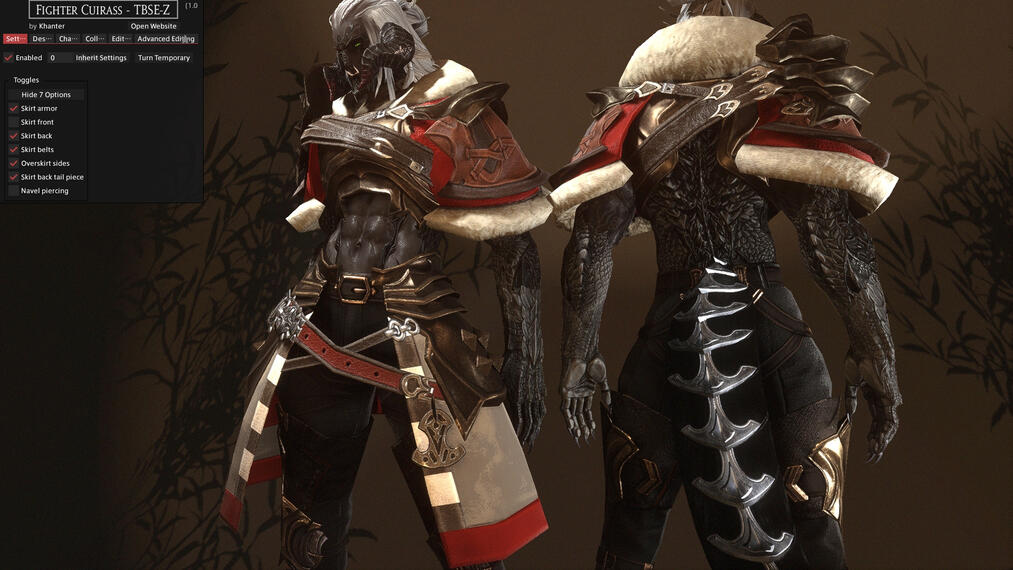Switch to the Settings tab
Viewport: 1013px width, 570px height.
pos(14,39)
